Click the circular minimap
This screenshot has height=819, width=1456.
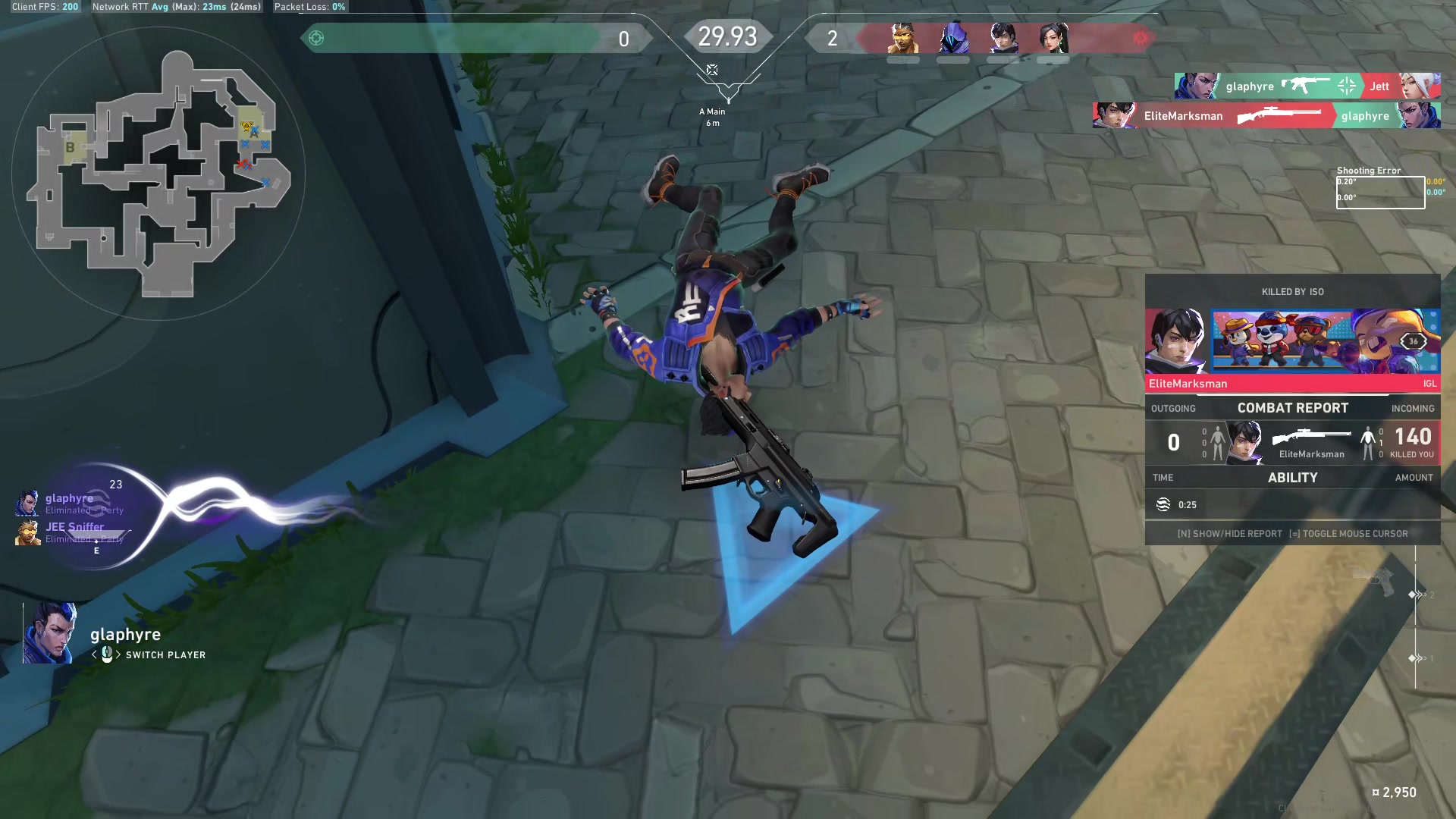[x=158, y=174]
